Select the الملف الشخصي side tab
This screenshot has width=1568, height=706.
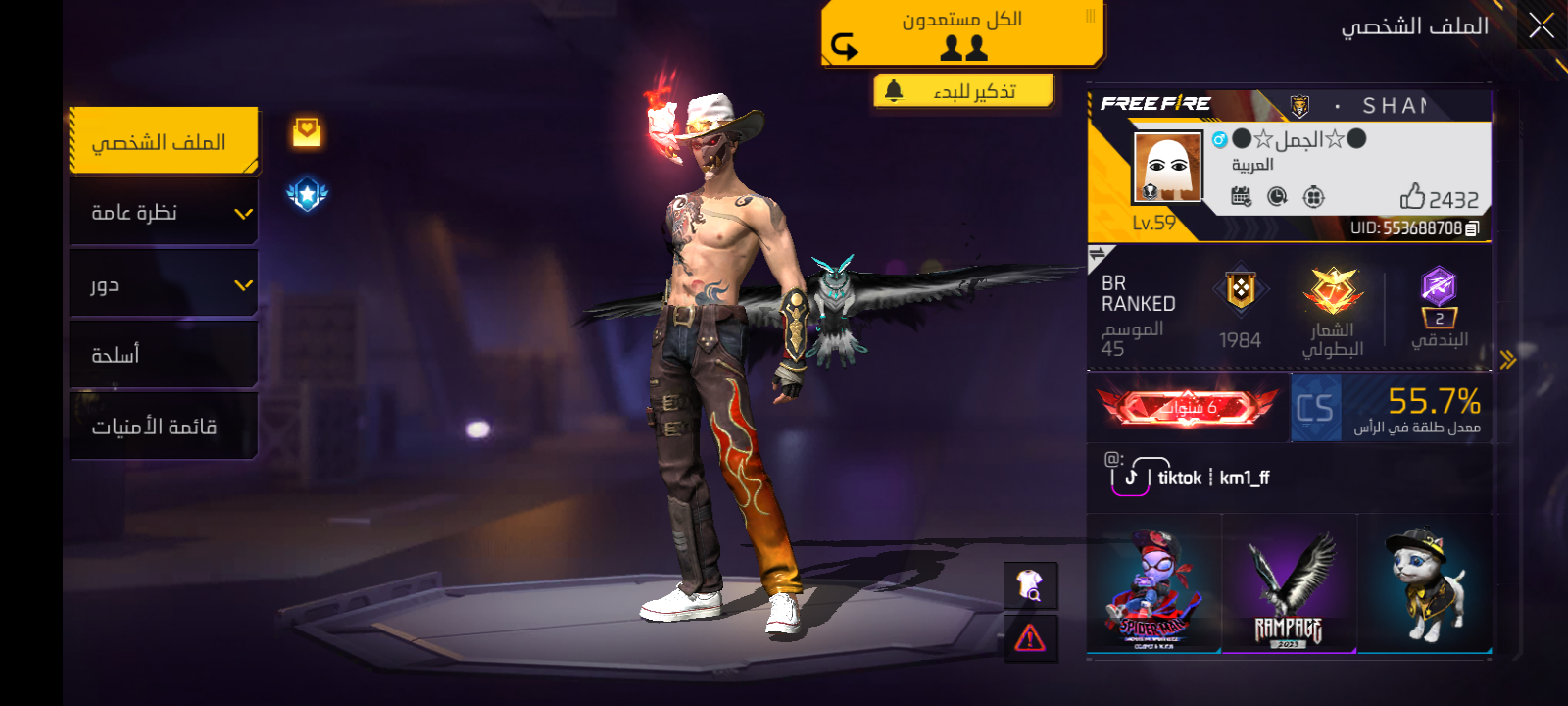coord(163,142)
